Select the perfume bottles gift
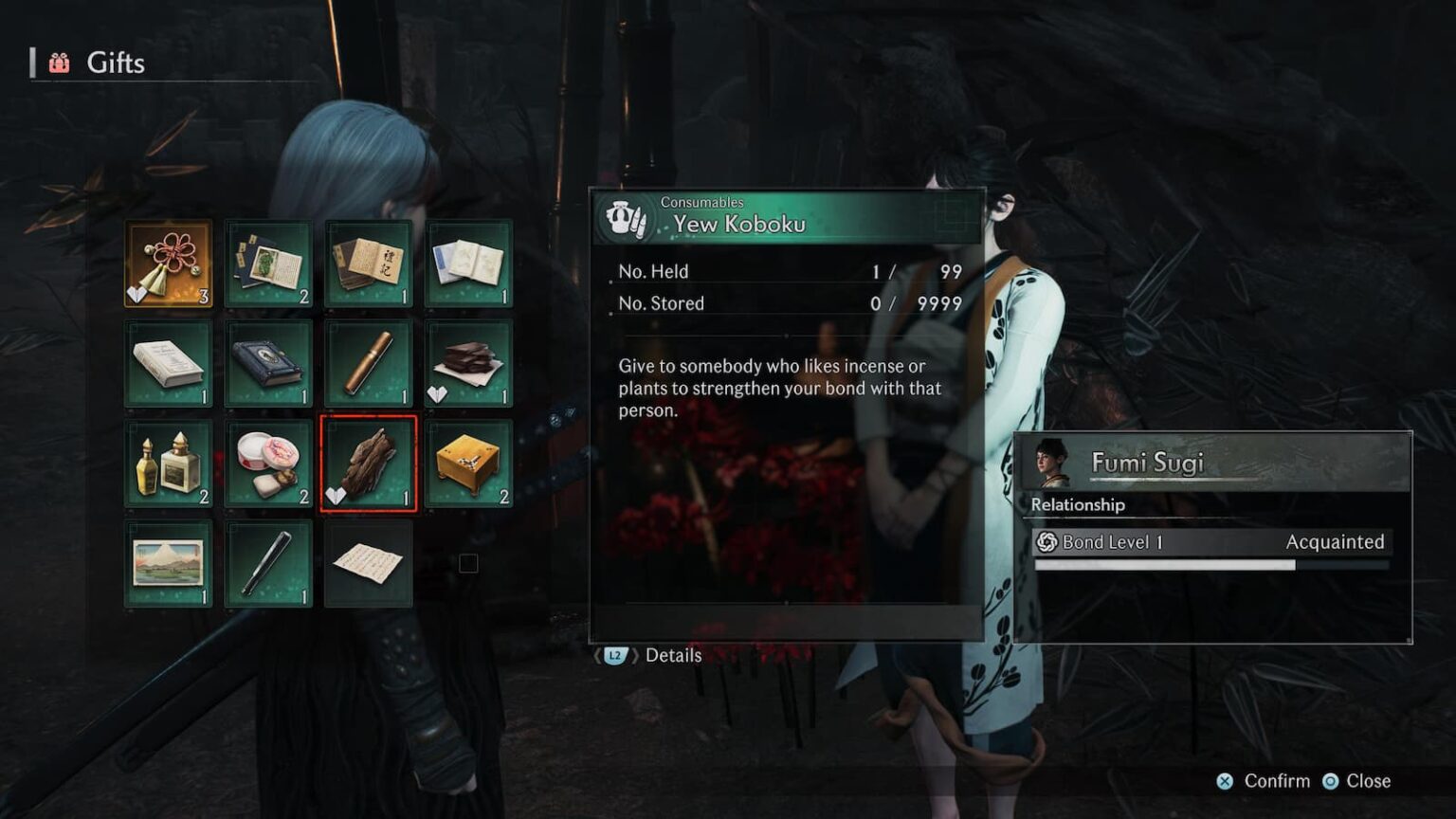The image size is (1456, 819). [169, 464]
